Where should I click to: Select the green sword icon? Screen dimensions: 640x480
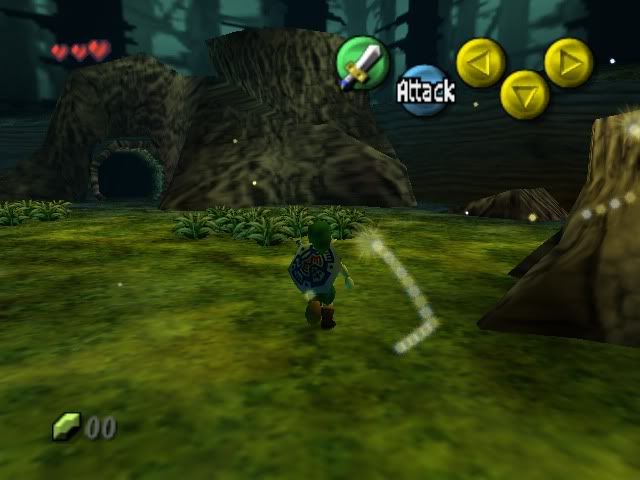point(360,62)
